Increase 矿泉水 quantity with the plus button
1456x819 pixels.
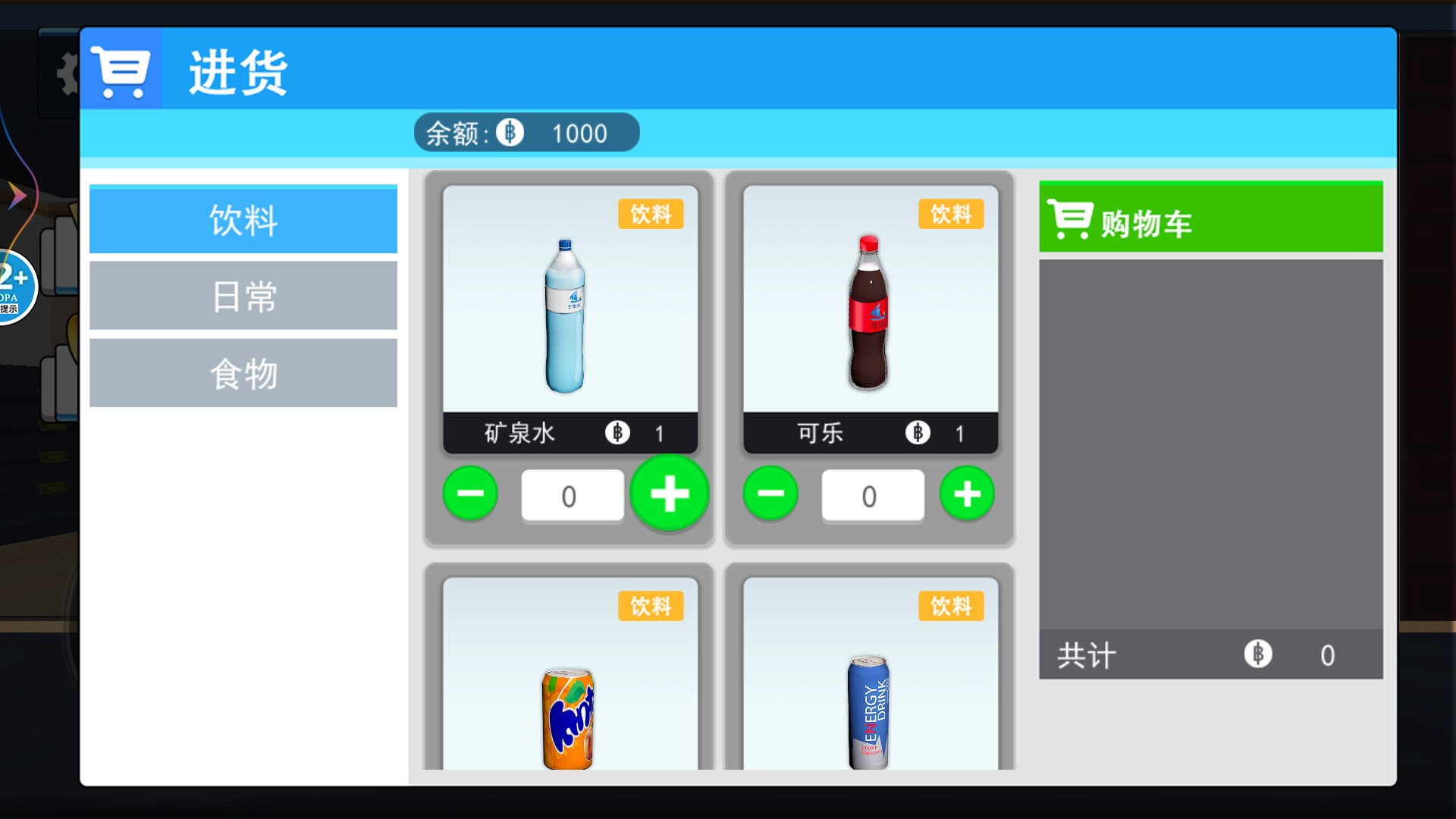click(669, 494)
